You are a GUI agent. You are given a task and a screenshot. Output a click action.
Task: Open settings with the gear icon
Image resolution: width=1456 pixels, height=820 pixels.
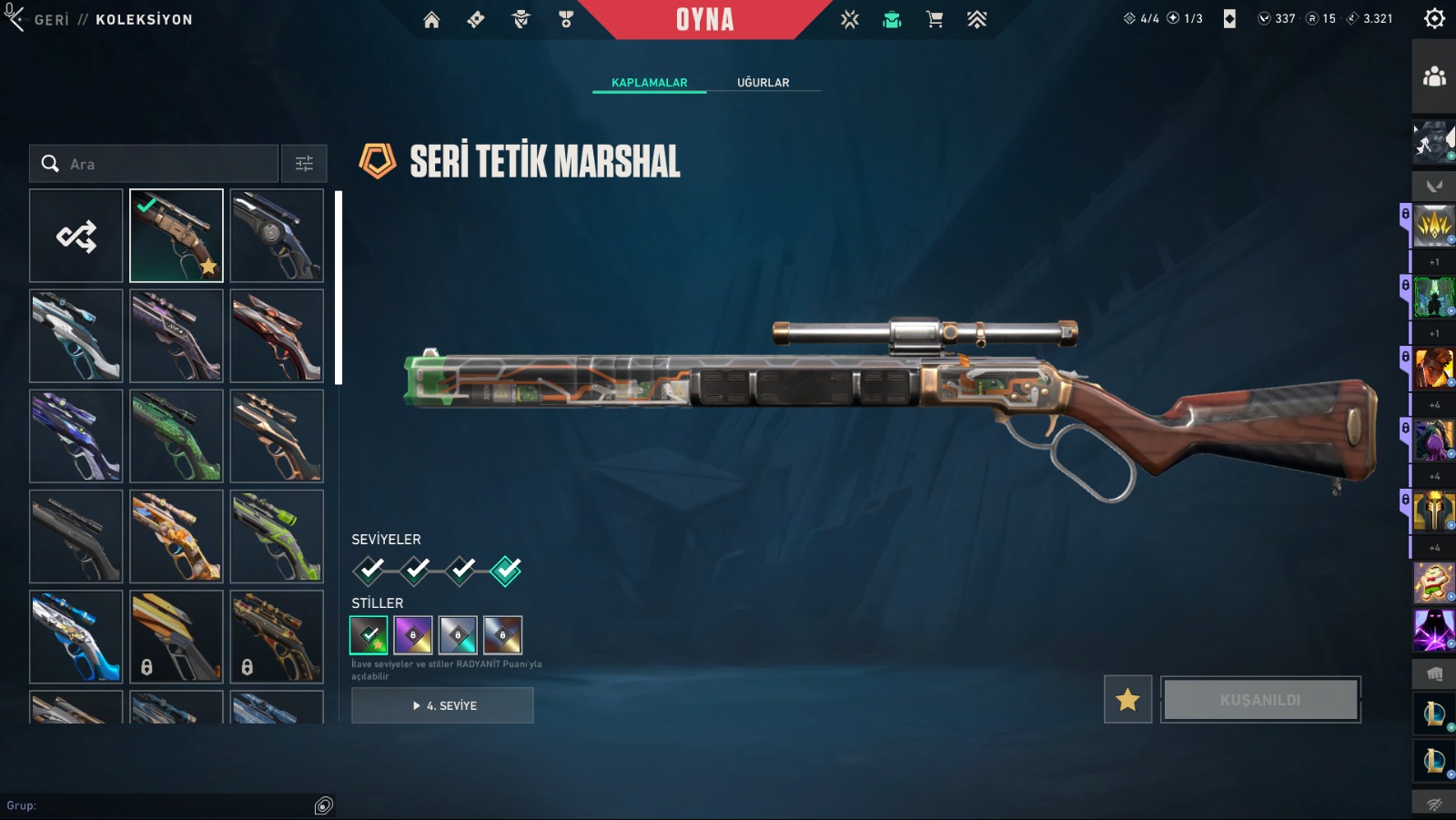pos(1434,18)
